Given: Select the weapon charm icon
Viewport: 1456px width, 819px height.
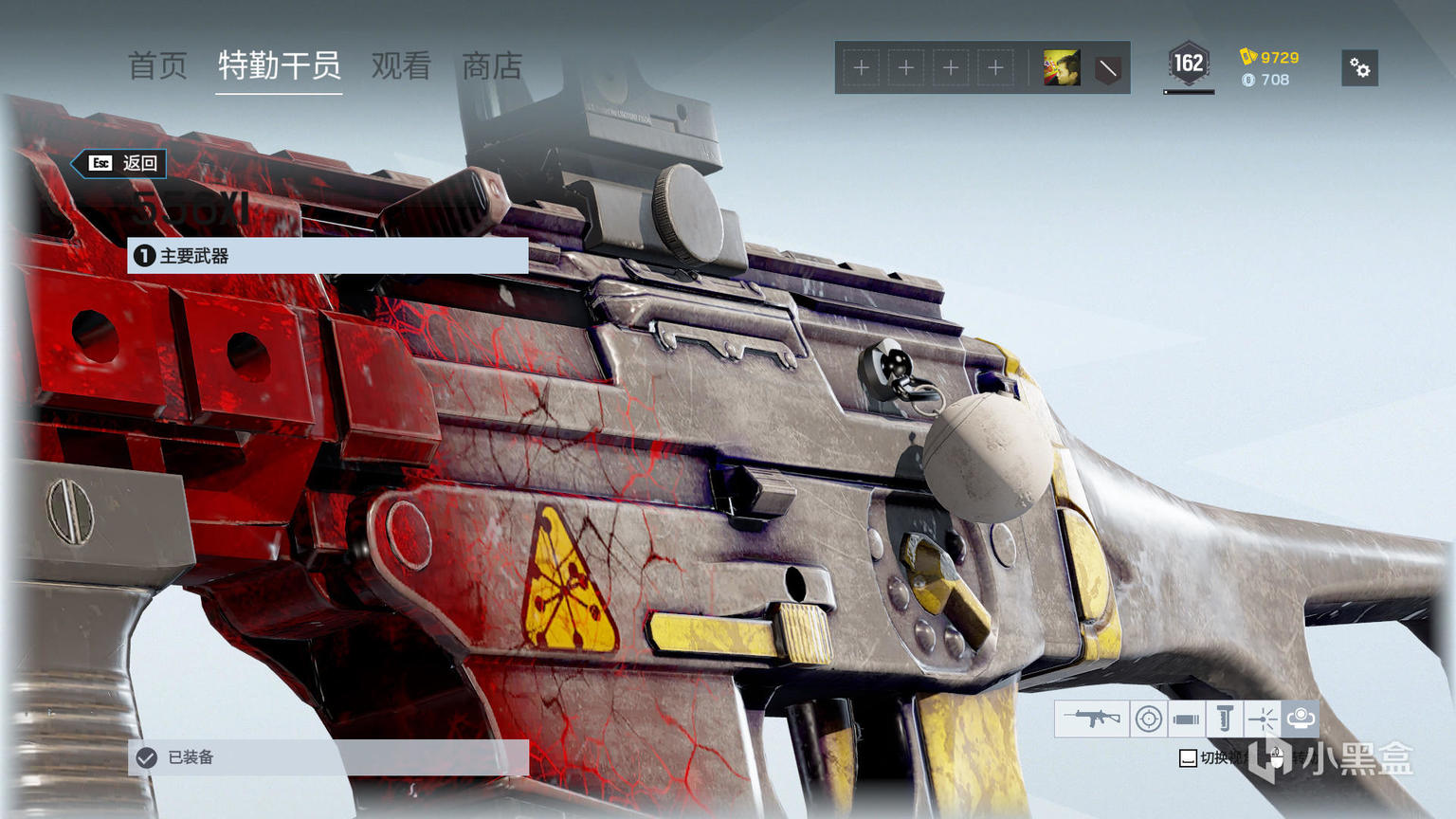Looking at the screenshot, I should (1301, 719).
